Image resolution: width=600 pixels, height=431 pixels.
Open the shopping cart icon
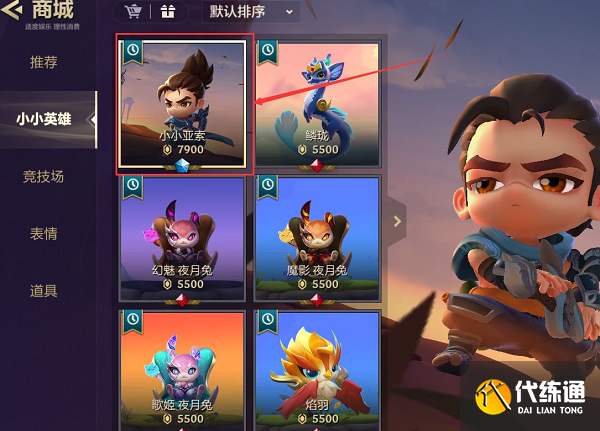click(133, 12)
